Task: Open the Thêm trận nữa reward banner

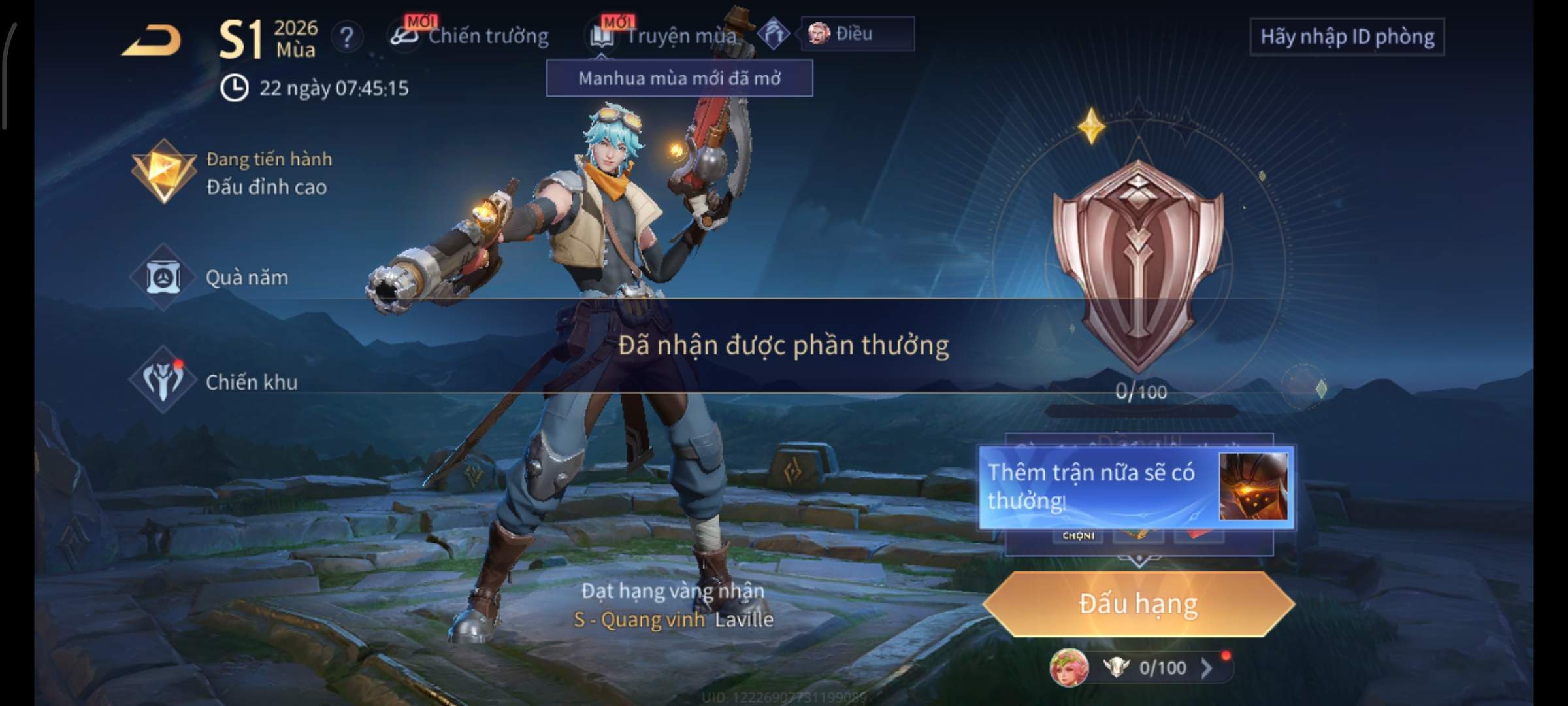Action: click(x=1135, y=487)
